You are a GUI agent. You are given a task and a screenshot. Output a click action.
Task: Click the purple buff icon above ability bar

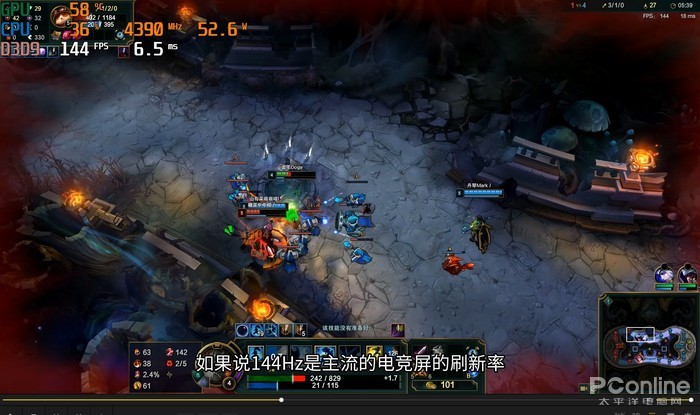[x=396, y=330]
